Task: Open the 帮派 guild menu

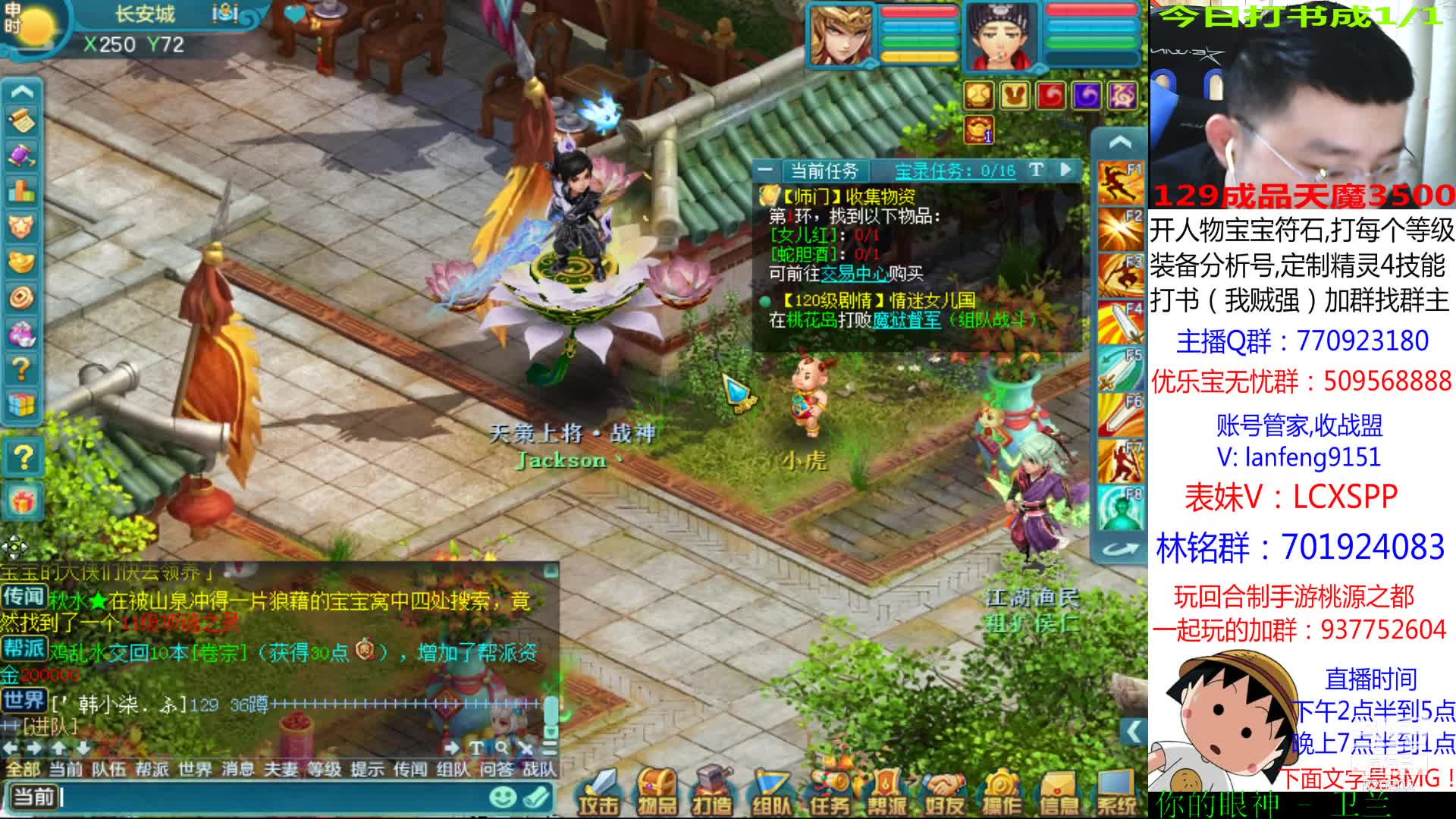Action: click(x=886, y=792)
